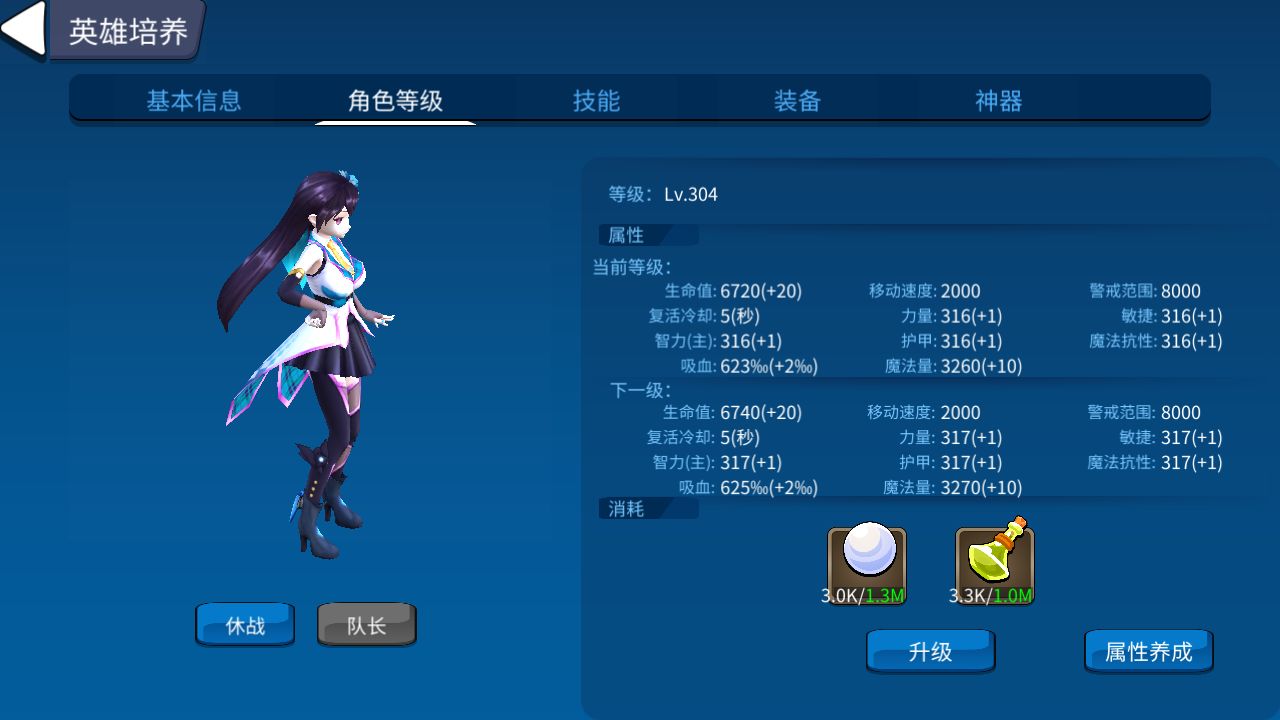This screenshot has height=720, width=1280.
Task: Choose the 队长 button
Action: 366,625
